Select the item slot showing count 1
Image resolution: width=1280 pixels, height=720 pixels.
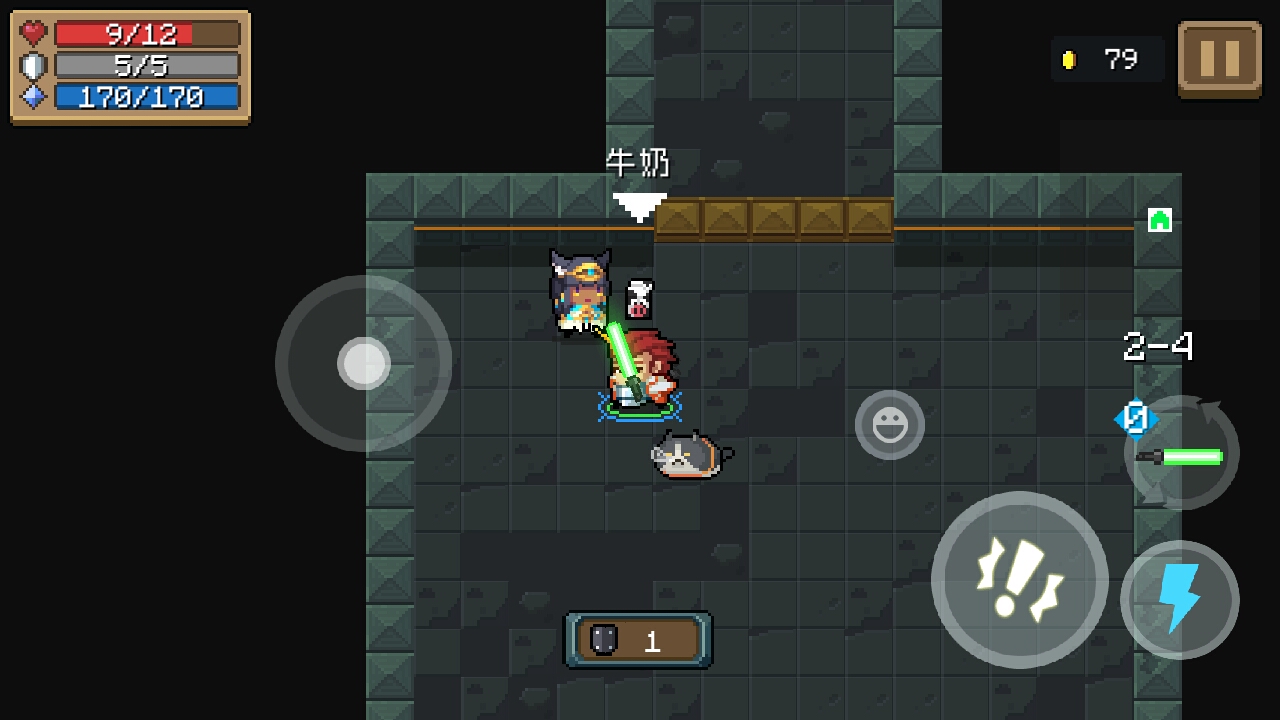(638, 640)
